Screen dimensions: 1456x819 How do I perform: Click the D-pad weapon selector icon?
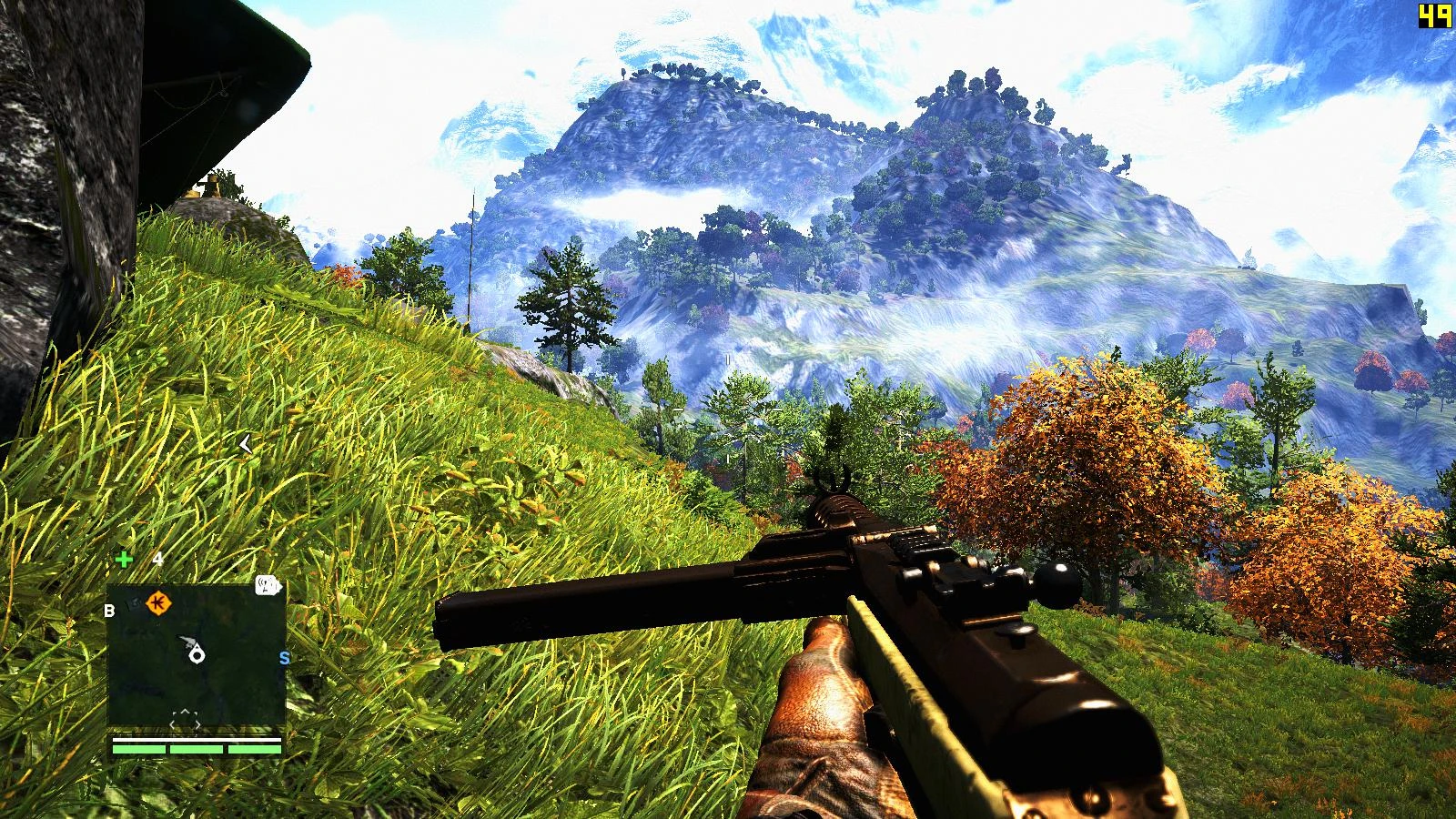pyautogui.click(x=187, y=719)
